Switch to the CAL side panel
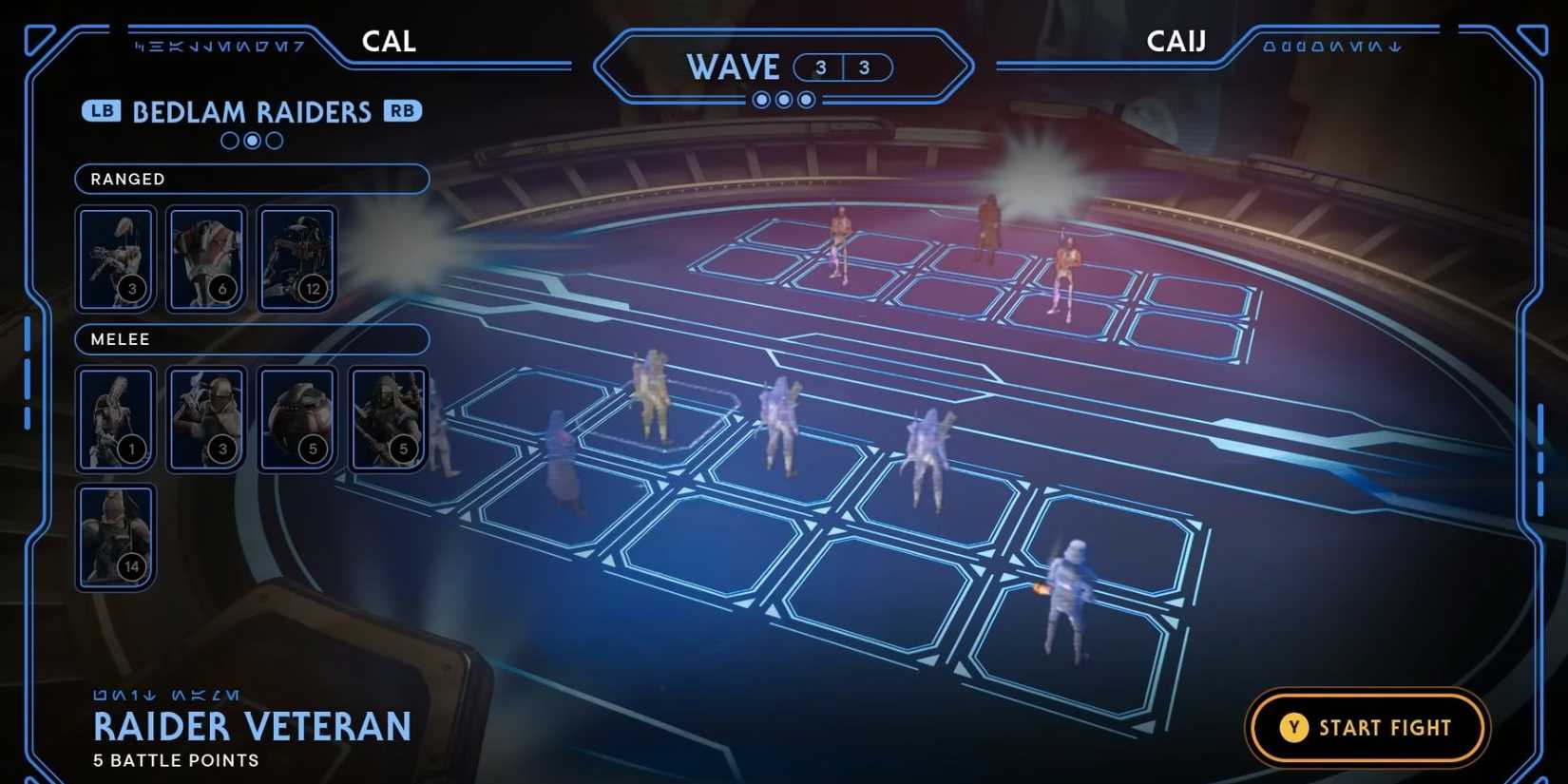 [389, 41]
